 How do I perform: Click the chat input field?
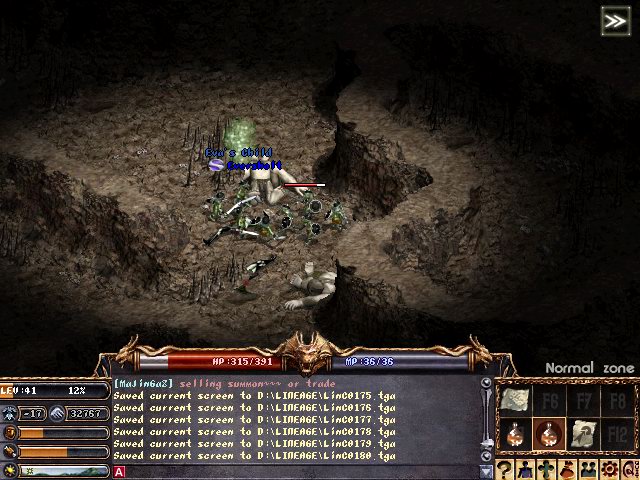[x=300, y=471]
